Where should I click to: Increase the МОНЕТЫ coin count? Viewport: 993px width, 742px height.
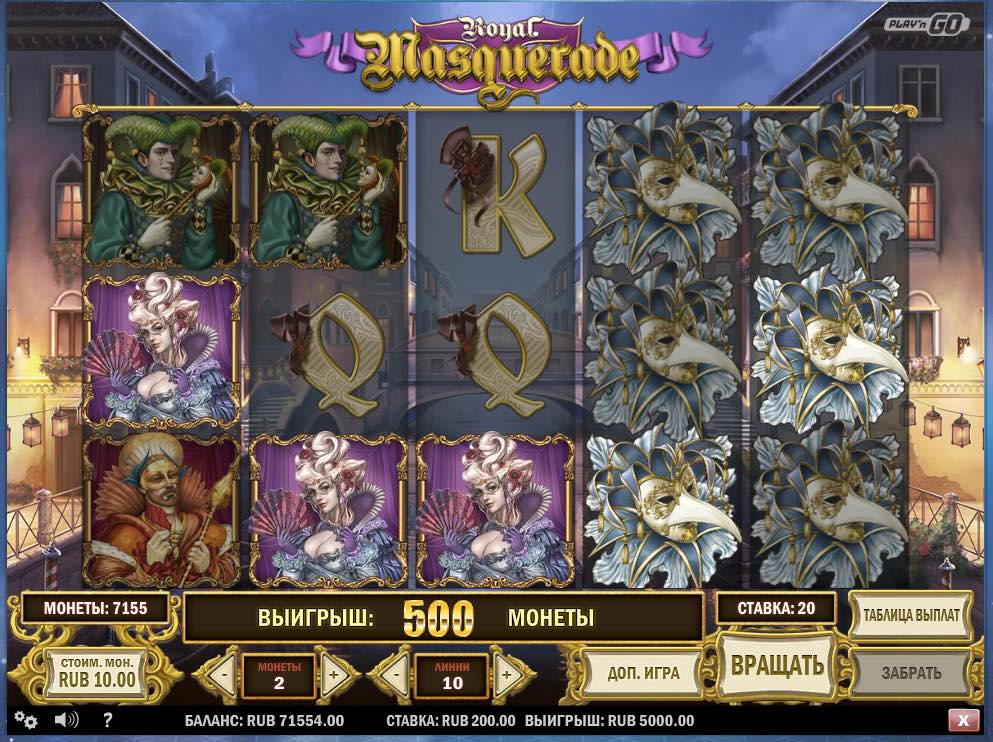pos(334,674)
